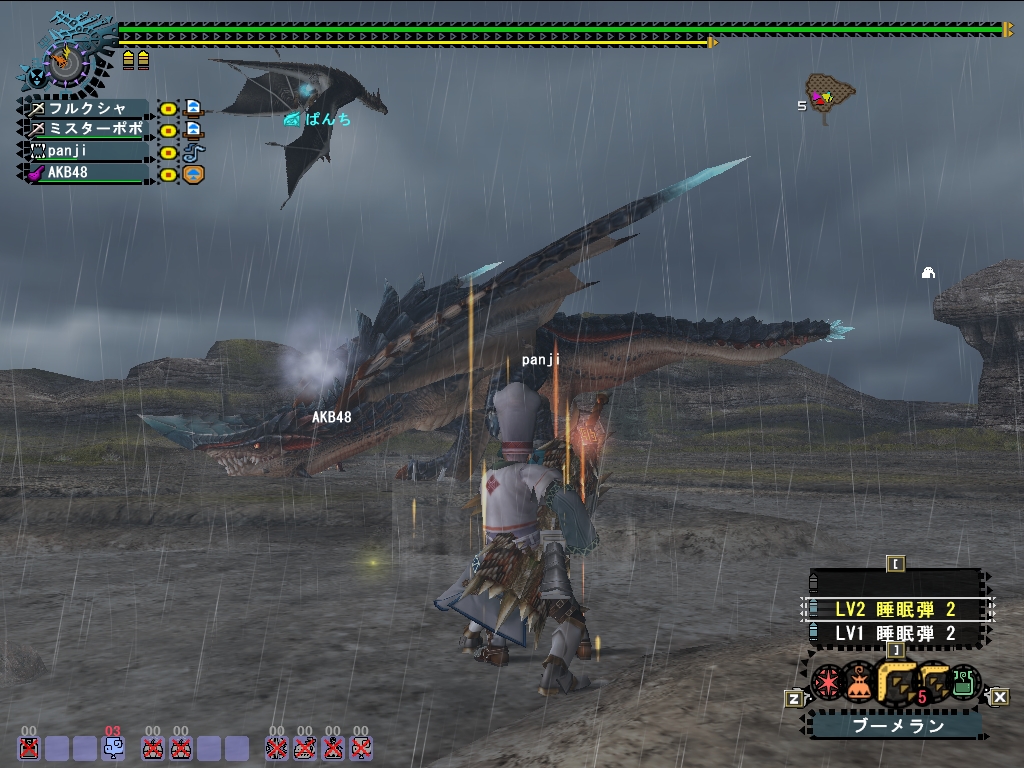
Task: Select the red starburst item icon
Action: [x=828, y=682]
